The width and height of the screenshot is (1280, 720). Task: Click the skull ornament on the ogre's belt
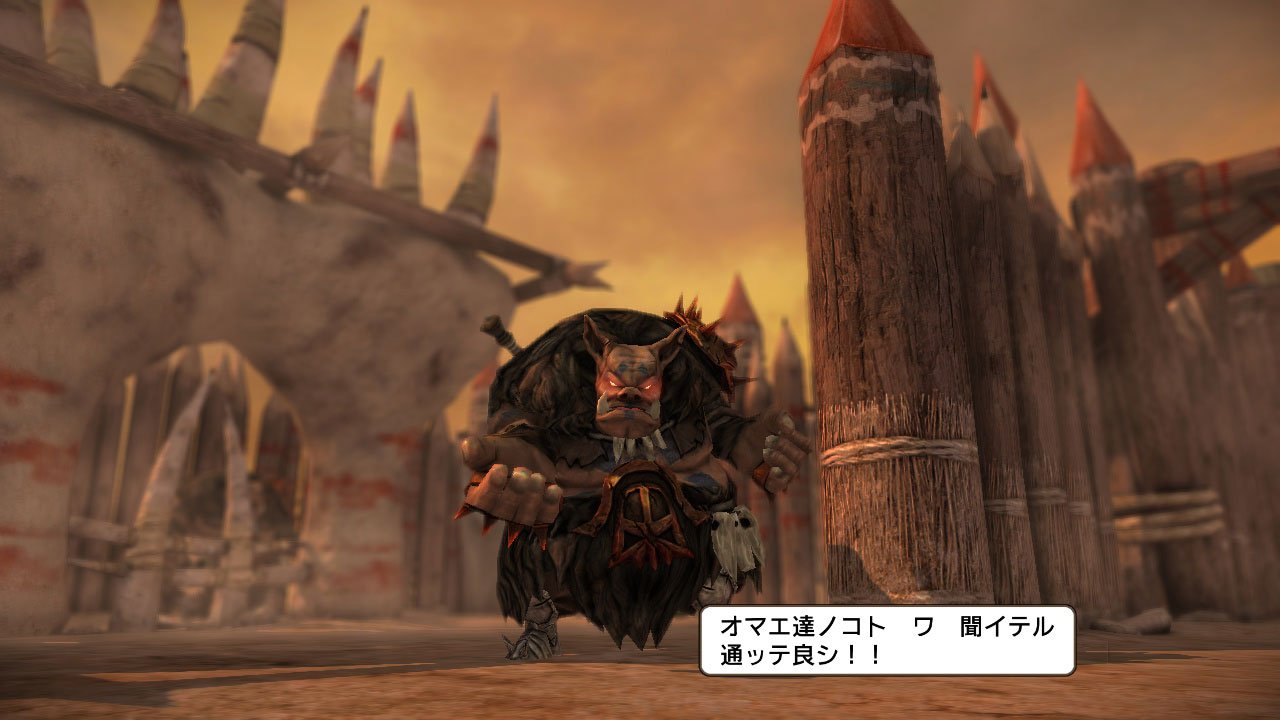tap(735, 535)
